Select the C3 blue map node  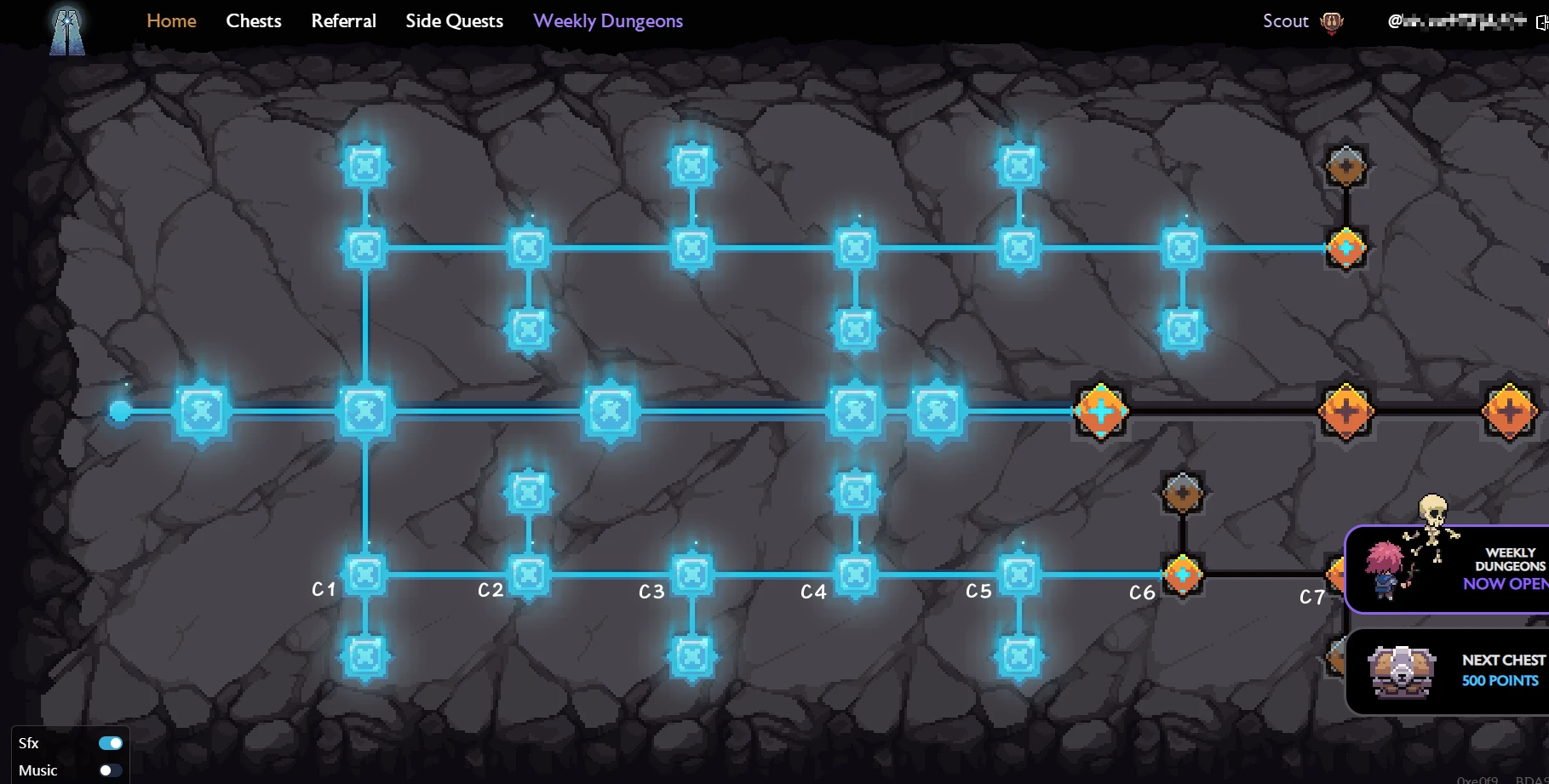[x=692, y=575]
